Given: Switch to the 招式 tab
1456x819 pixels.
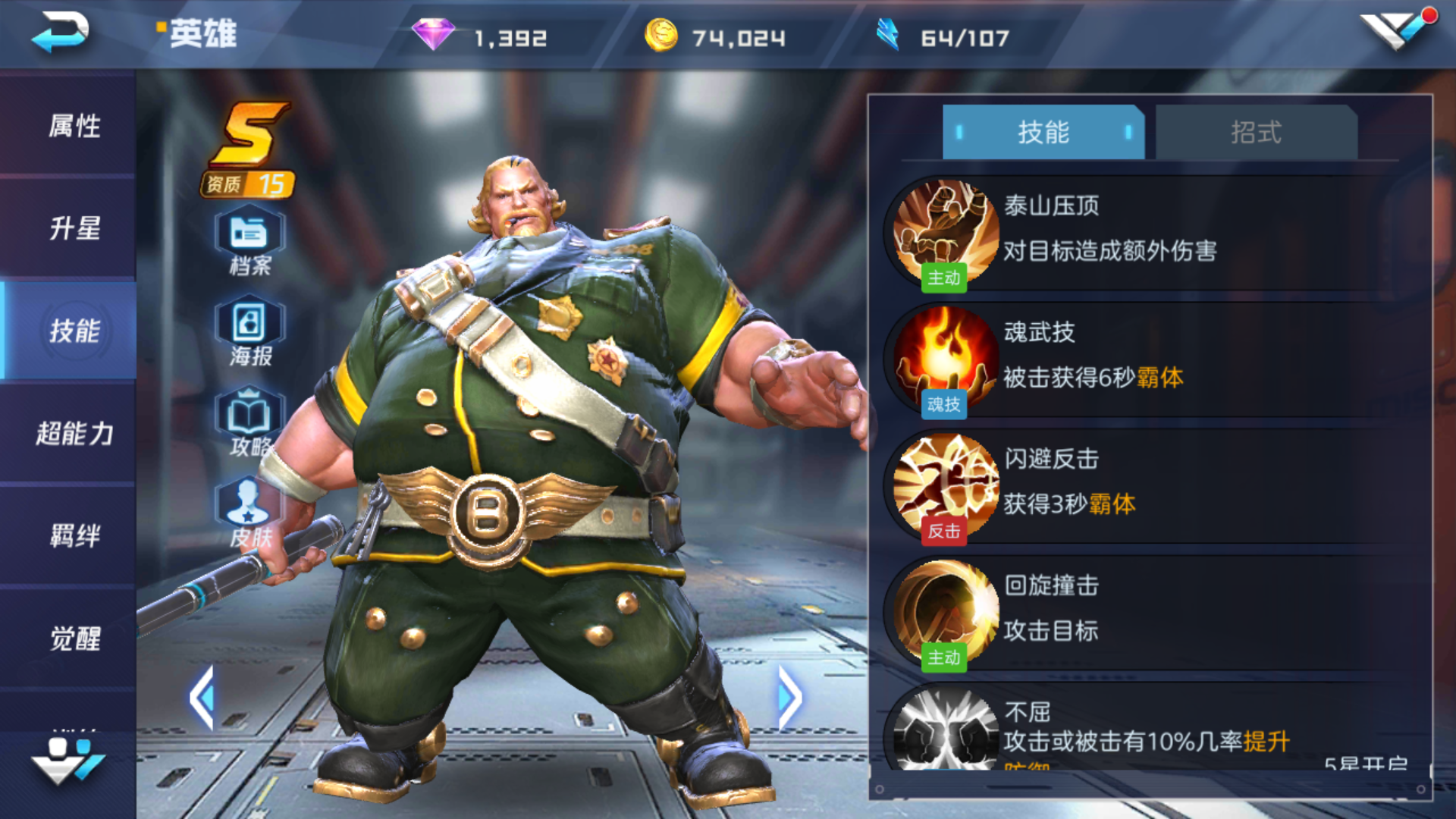Looking at the screenshot, I should (1253, 133).
